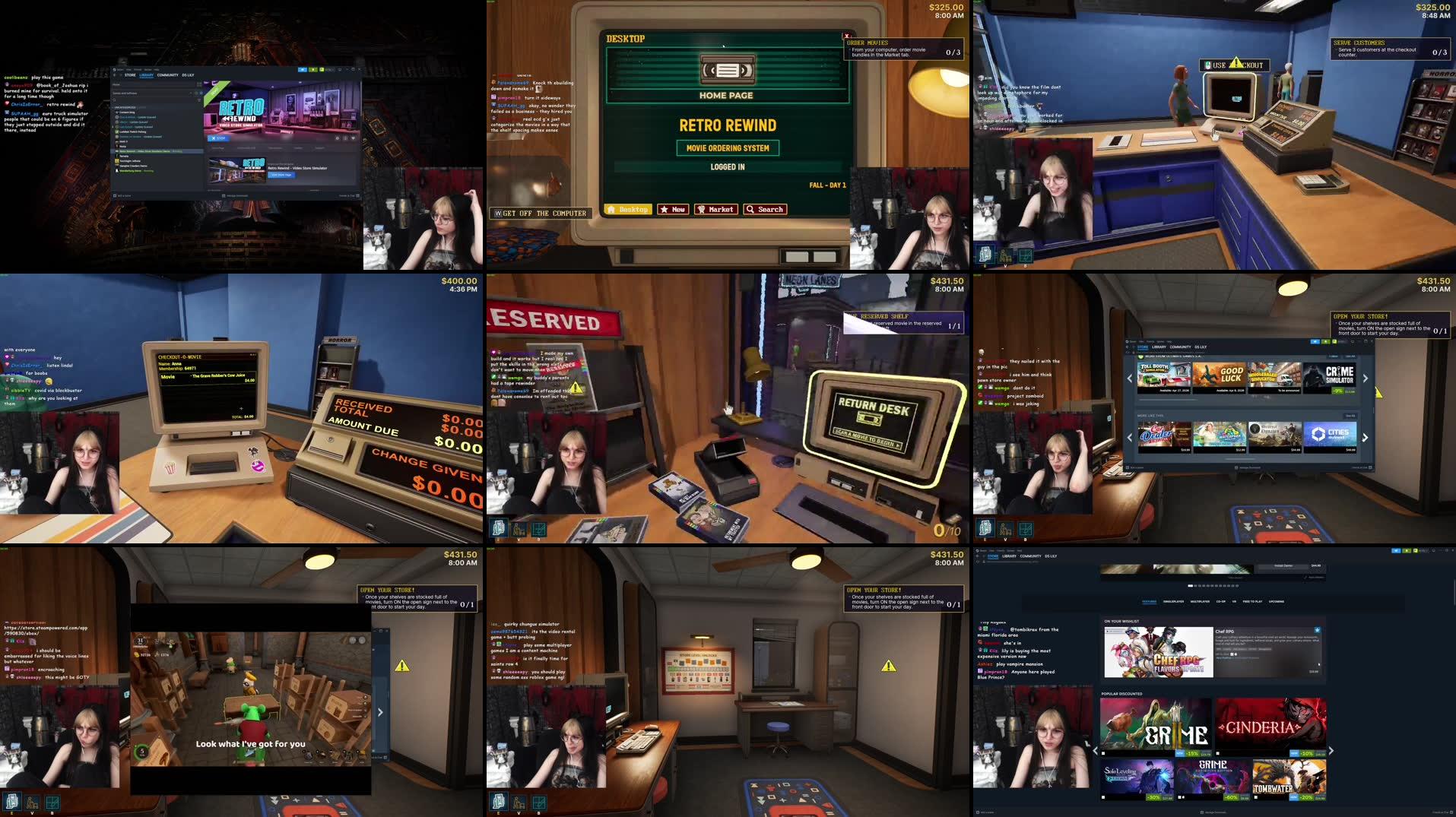The height and width of the screenshot is (817, 1456).
Task: Click the Desktop house icon on the store computer
Action: [611, 210]
